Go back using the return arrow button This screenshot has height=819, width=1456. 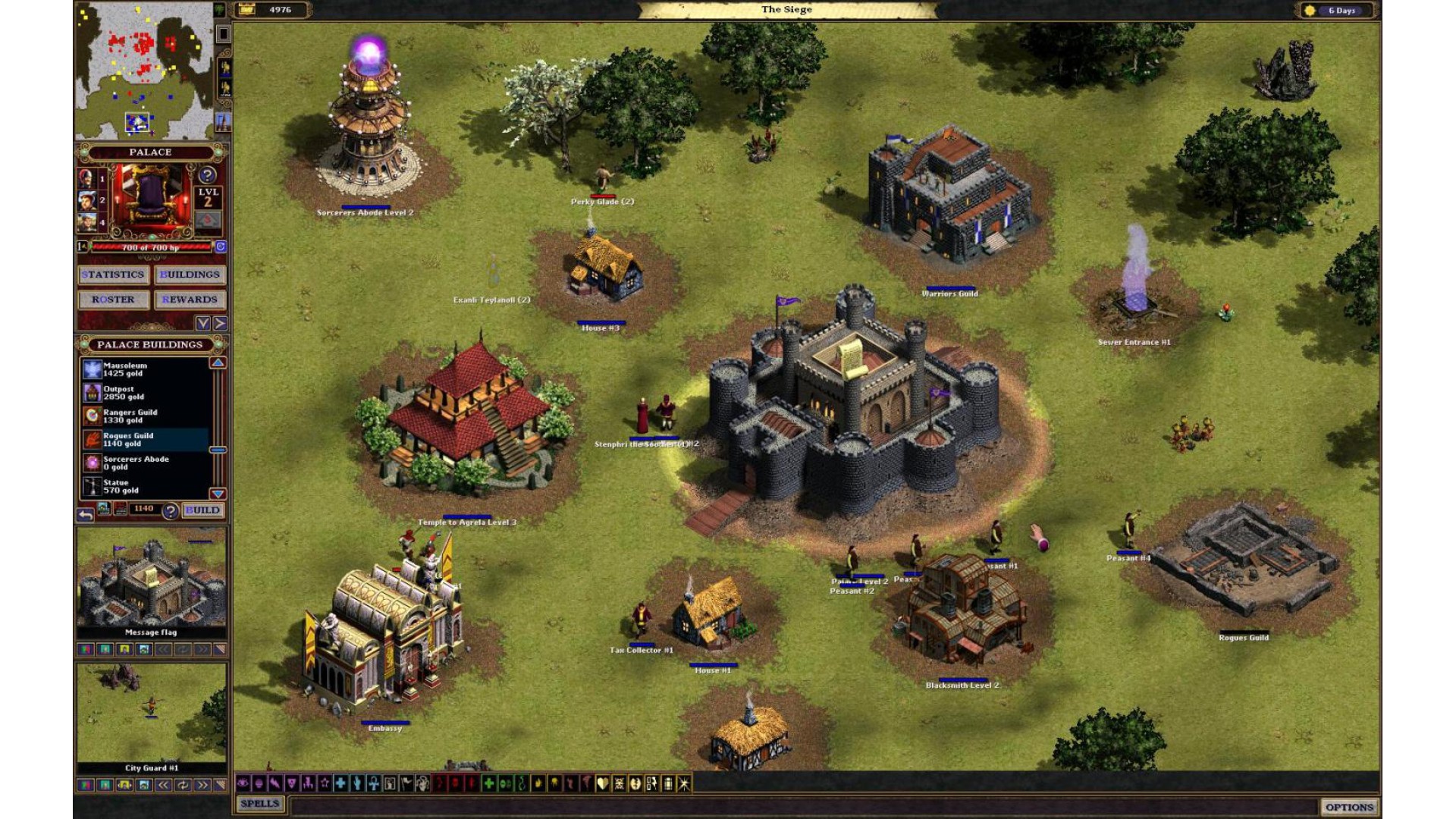click(86, 515)
